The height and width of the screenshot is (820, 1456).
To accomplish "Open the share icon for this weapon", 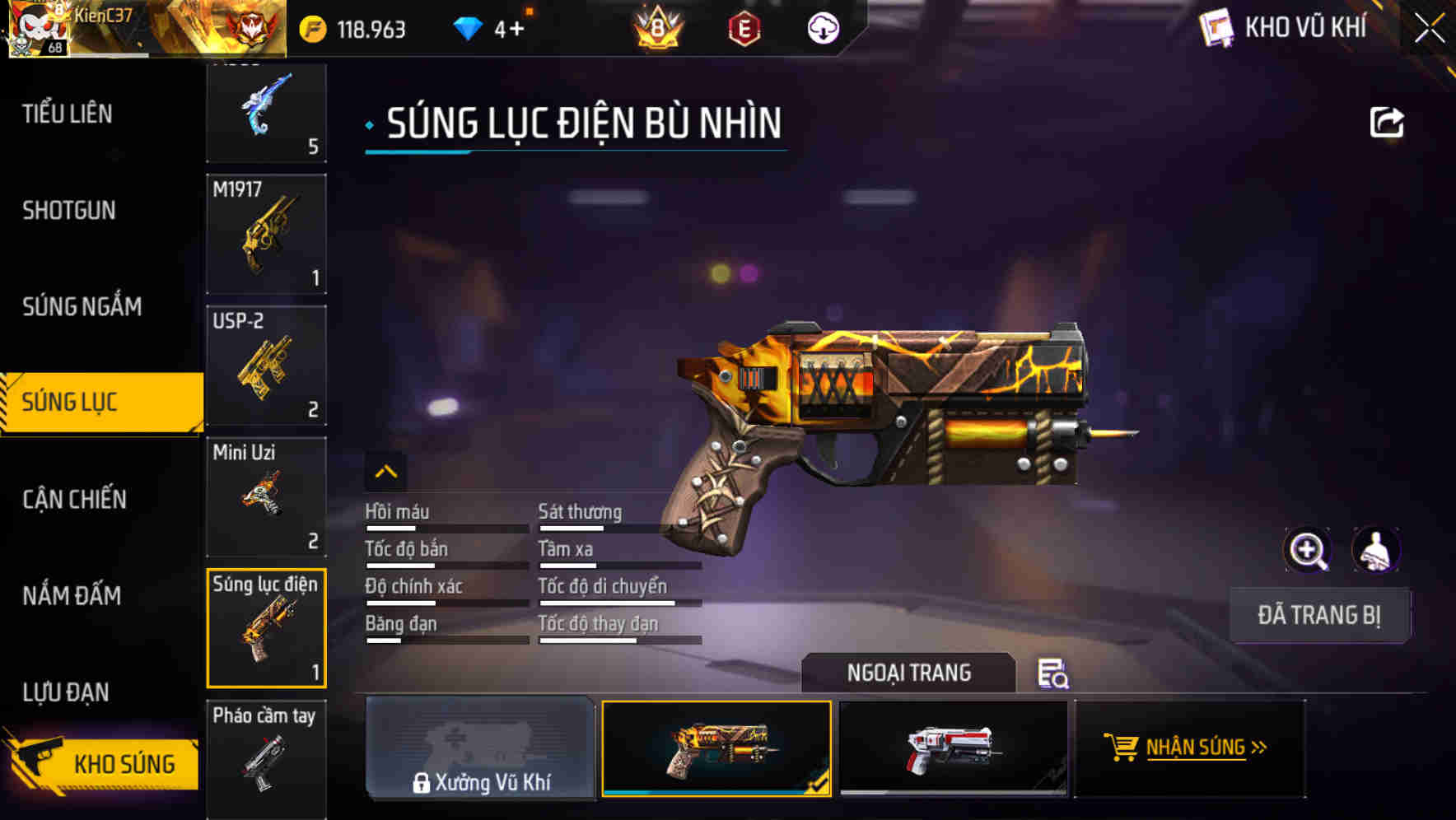I will pos(1388,121).
